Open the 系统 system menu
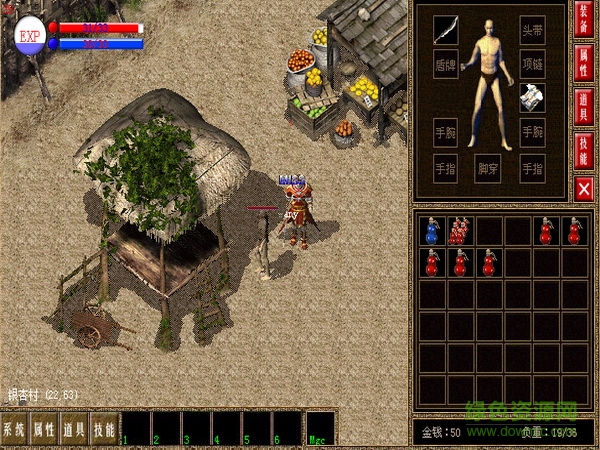This screenshot has height=450, width=600. tap(14, 429)
